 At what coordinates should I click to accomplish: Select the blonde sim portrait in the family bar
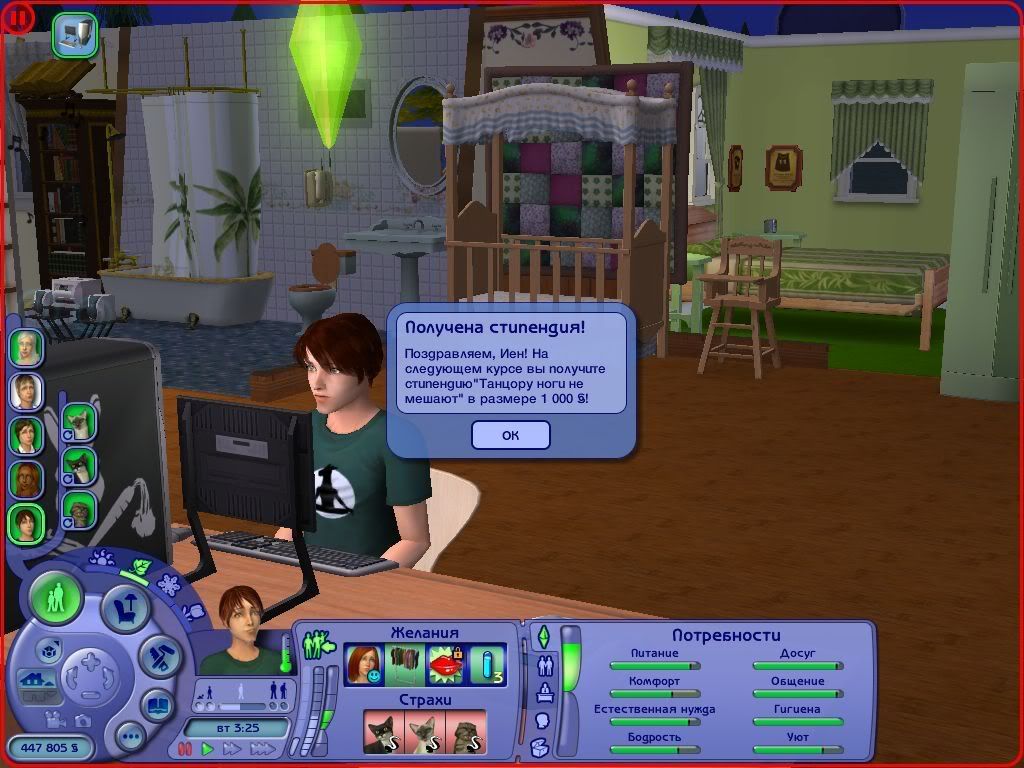point(26,391)
